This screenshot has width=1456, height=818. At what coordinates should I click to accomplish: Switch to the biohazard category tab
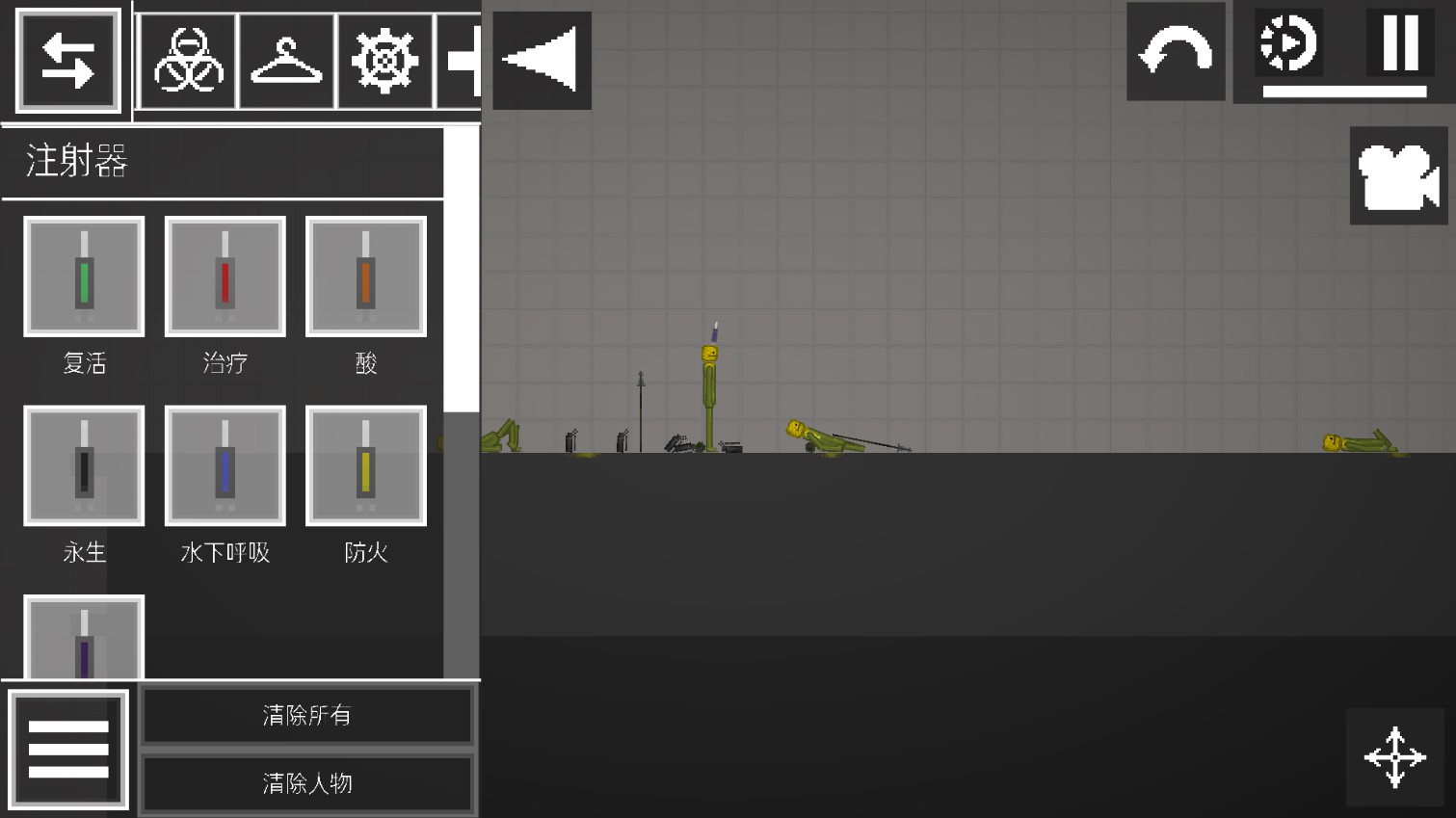click(x=188, y=61)
